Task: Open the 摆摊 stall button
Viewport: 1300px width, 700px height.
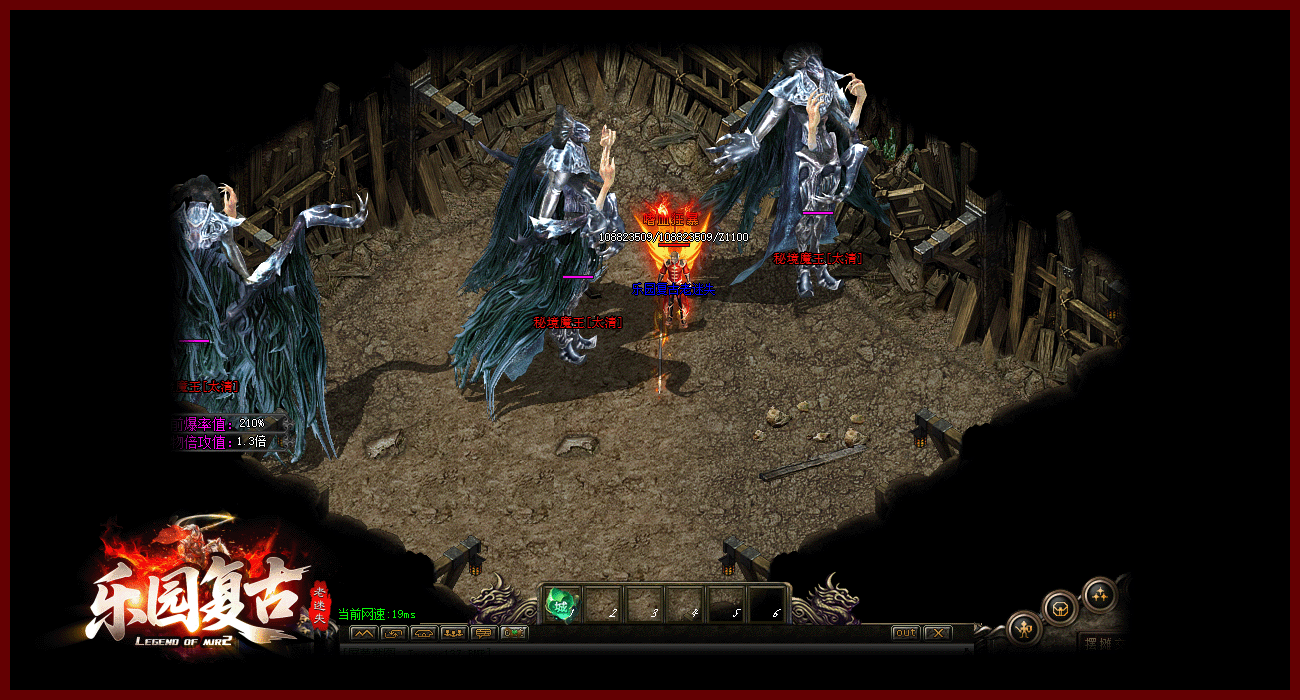Action: 1103,642
